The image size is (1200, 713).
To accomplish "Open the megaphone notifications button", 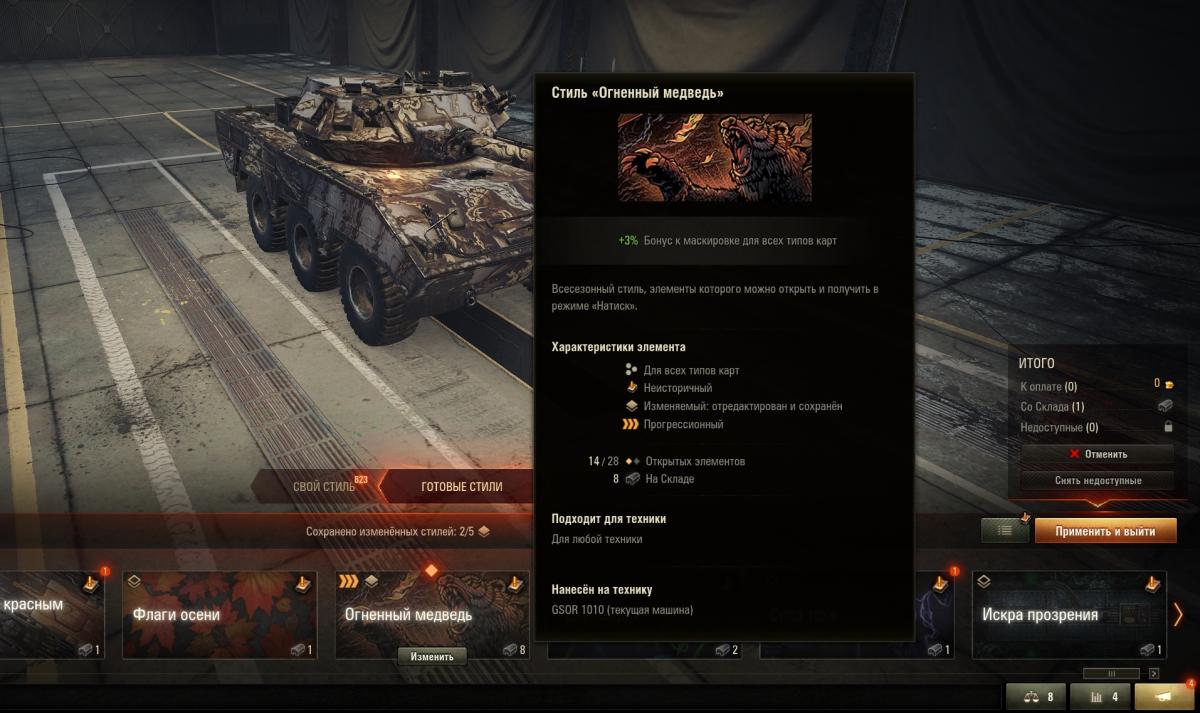I will (1165, 697).
